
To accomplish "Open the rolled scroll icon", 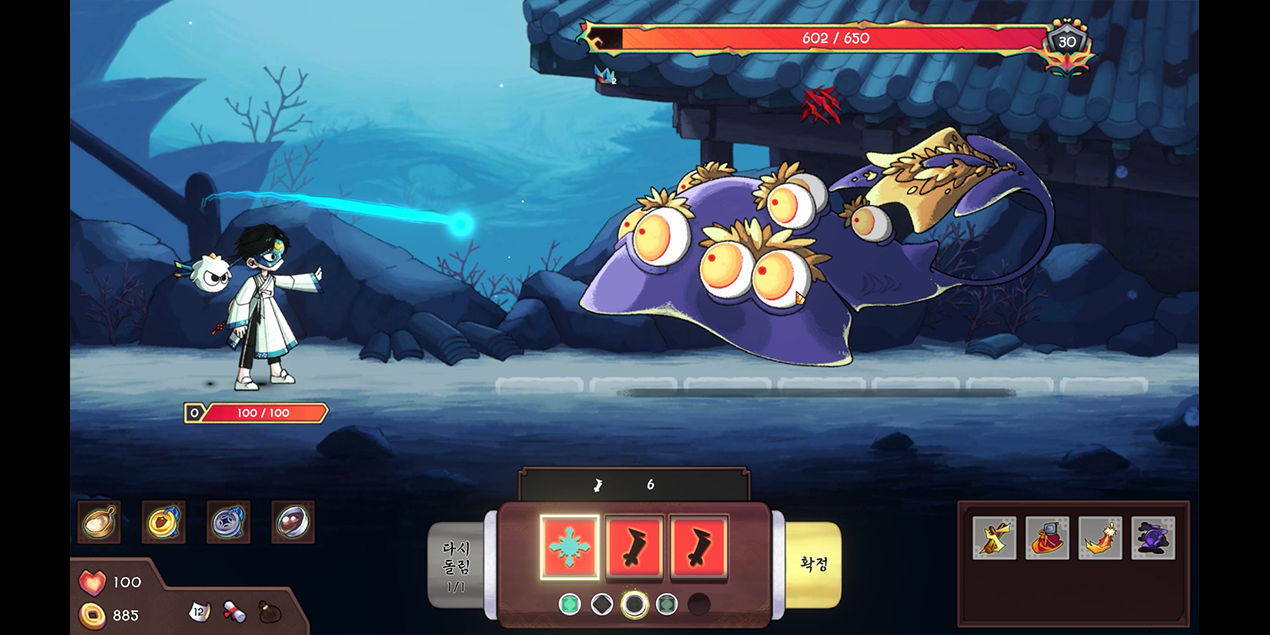I will point(234,611).
